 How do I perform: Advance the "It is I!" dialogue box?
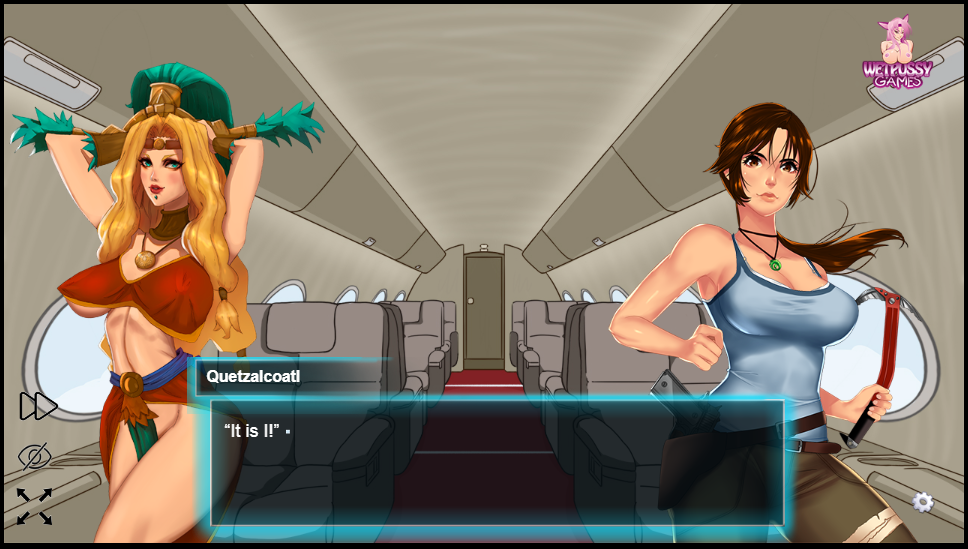[497, 462]
